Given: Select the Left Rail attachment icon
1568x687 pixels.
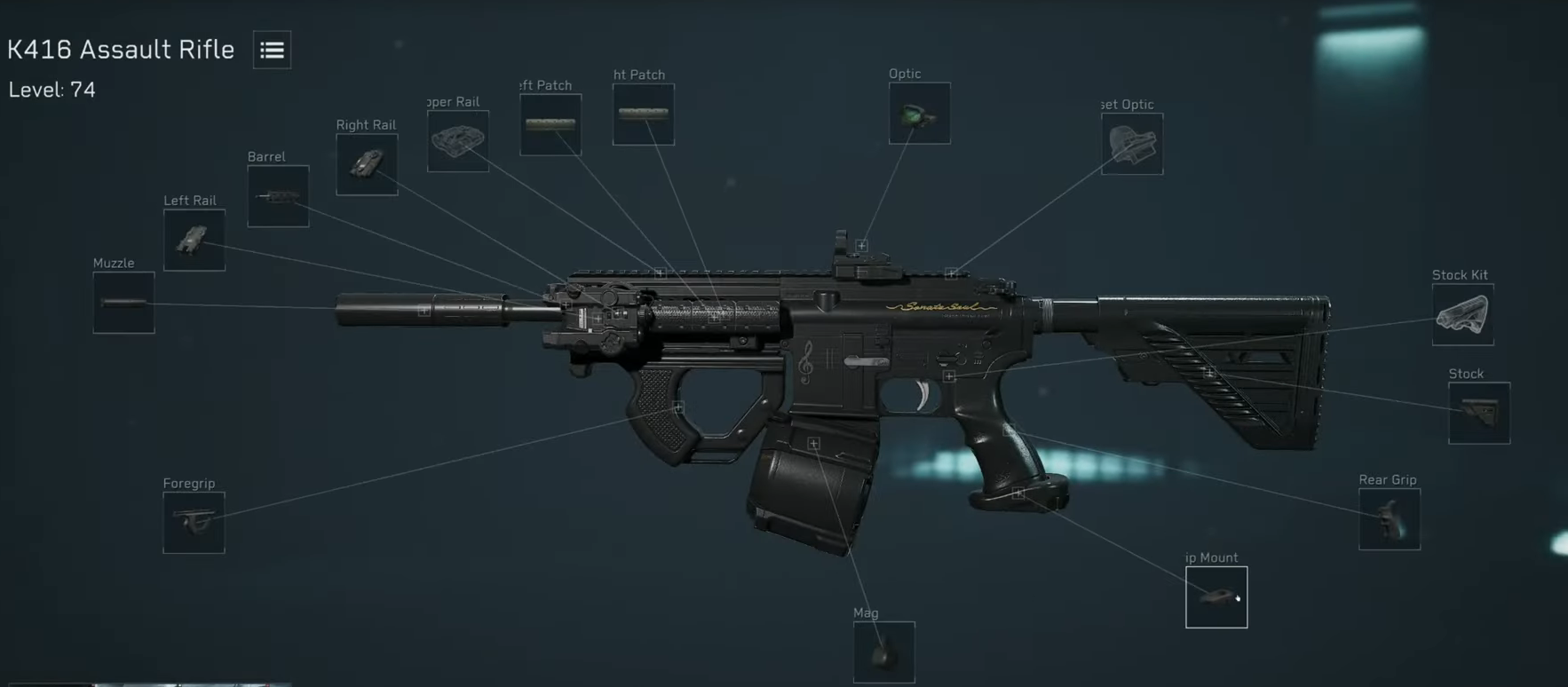Looking at the screenshot, I should (194, 240).
